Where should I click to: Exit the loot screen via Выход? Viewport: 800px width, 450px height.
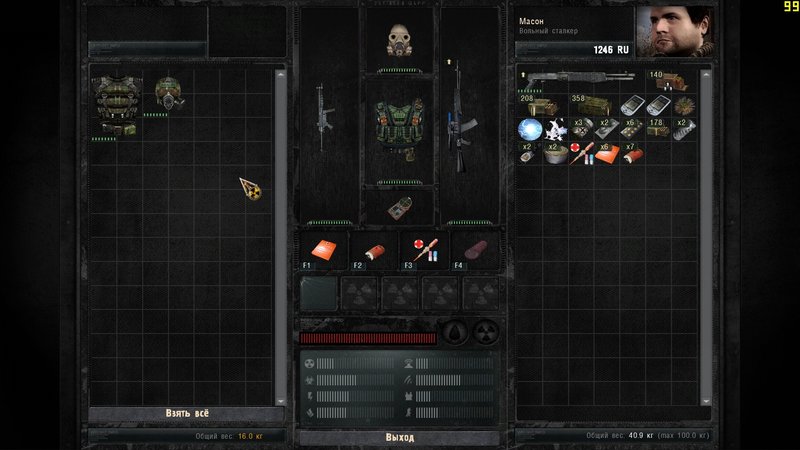[x=399, y=438]
